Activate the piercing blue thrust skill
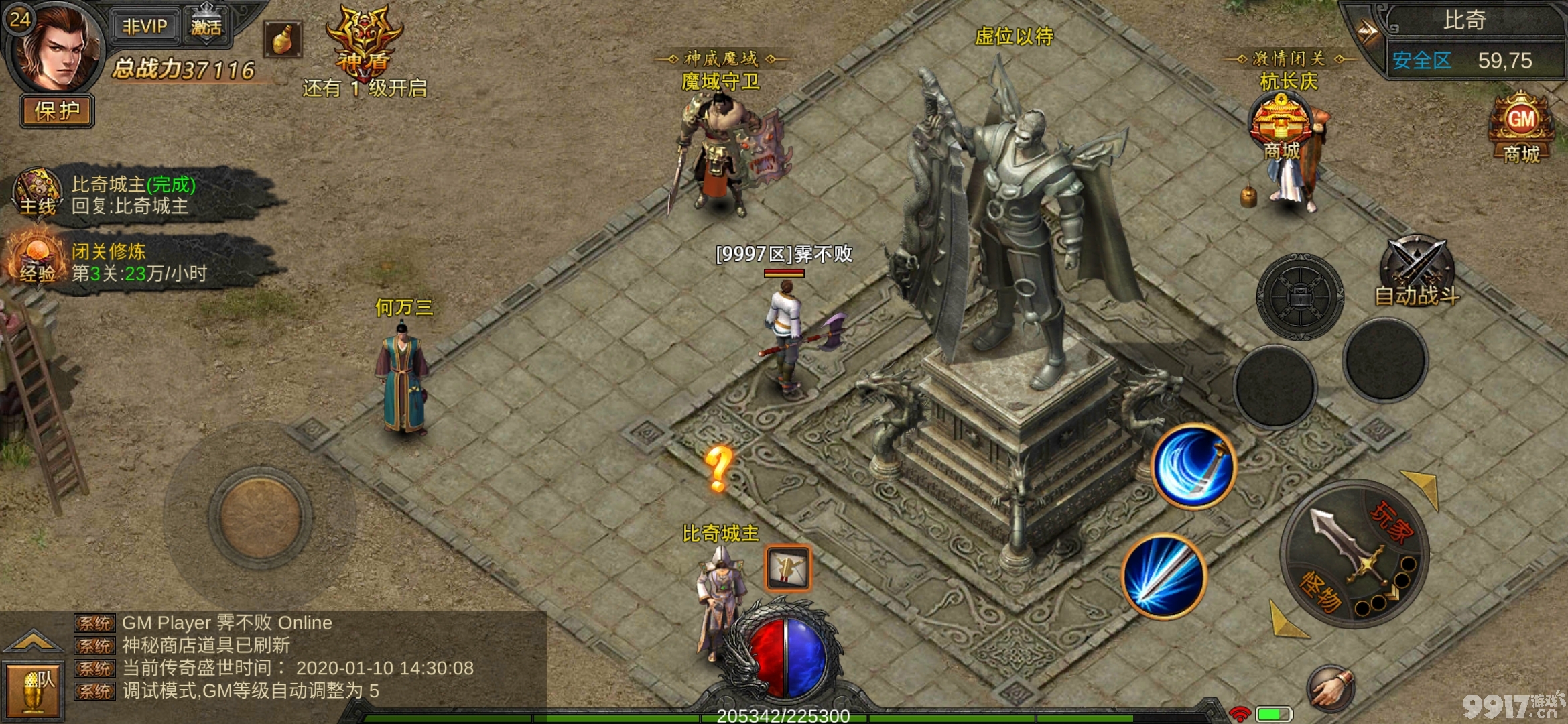1568x724 pixels. click(1165, 577)
